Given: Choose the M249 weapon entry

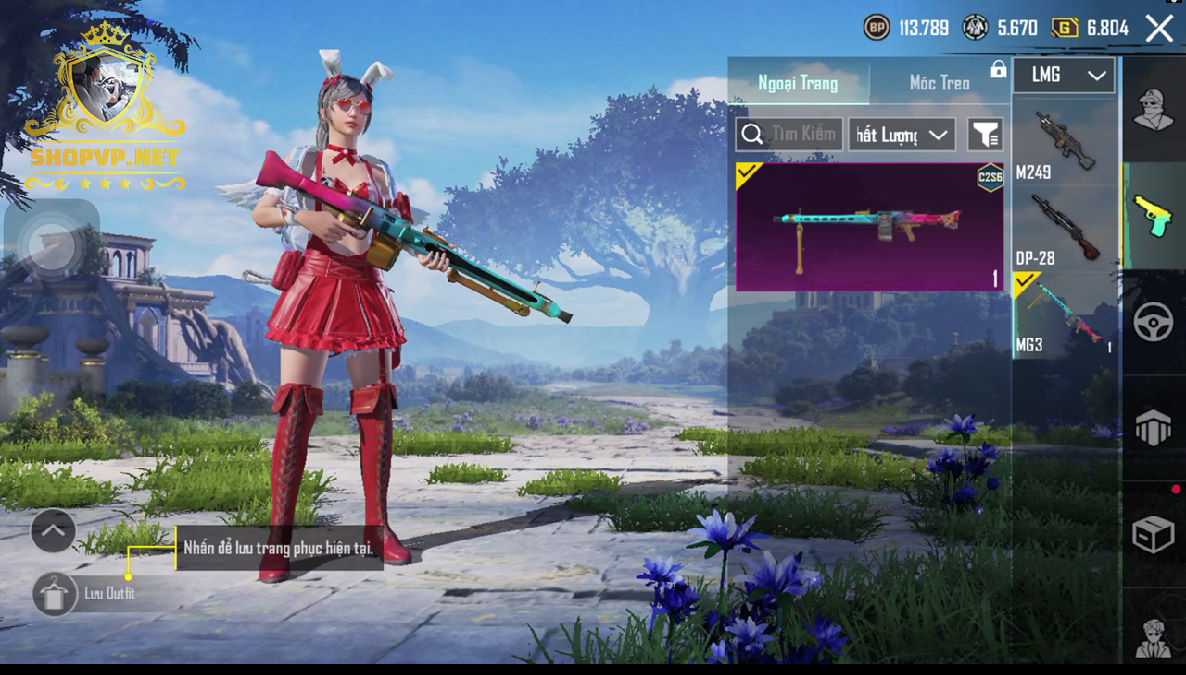Looking at the screenshot, I should 1063,142.
